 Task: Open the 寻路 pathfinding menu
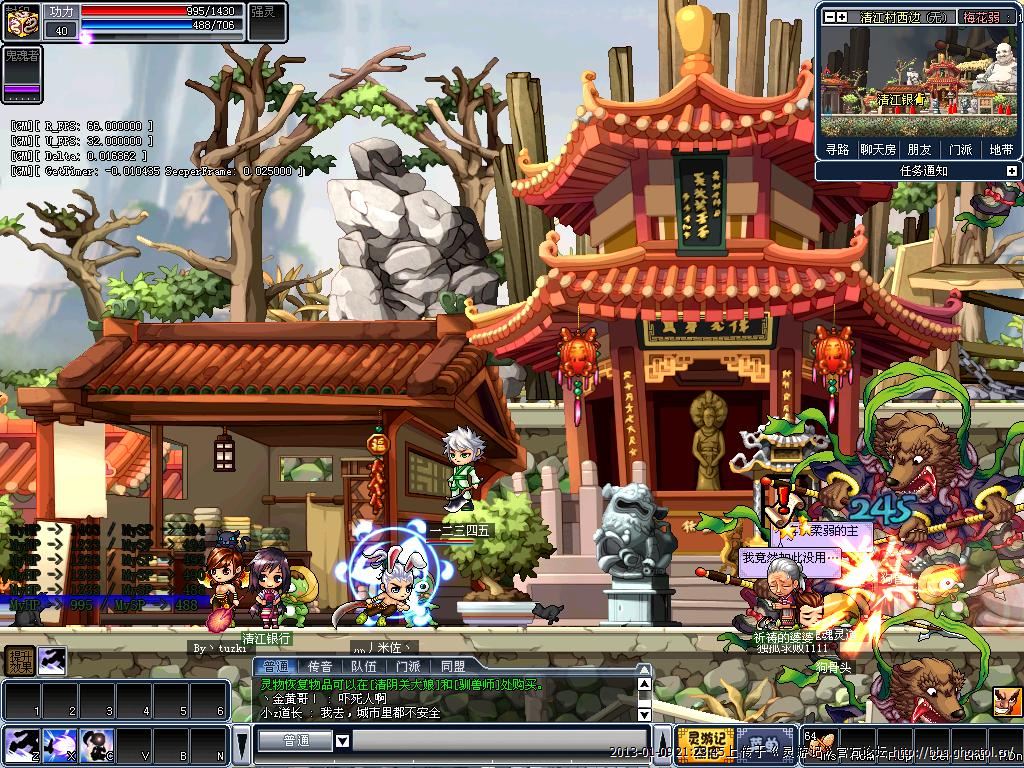tap(837, 150)
